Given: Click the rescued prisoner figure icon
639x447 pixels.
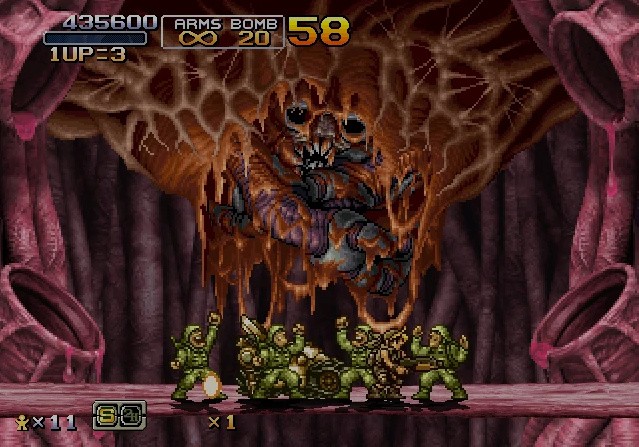Looking at the screenshot, I should coord(22,421).
